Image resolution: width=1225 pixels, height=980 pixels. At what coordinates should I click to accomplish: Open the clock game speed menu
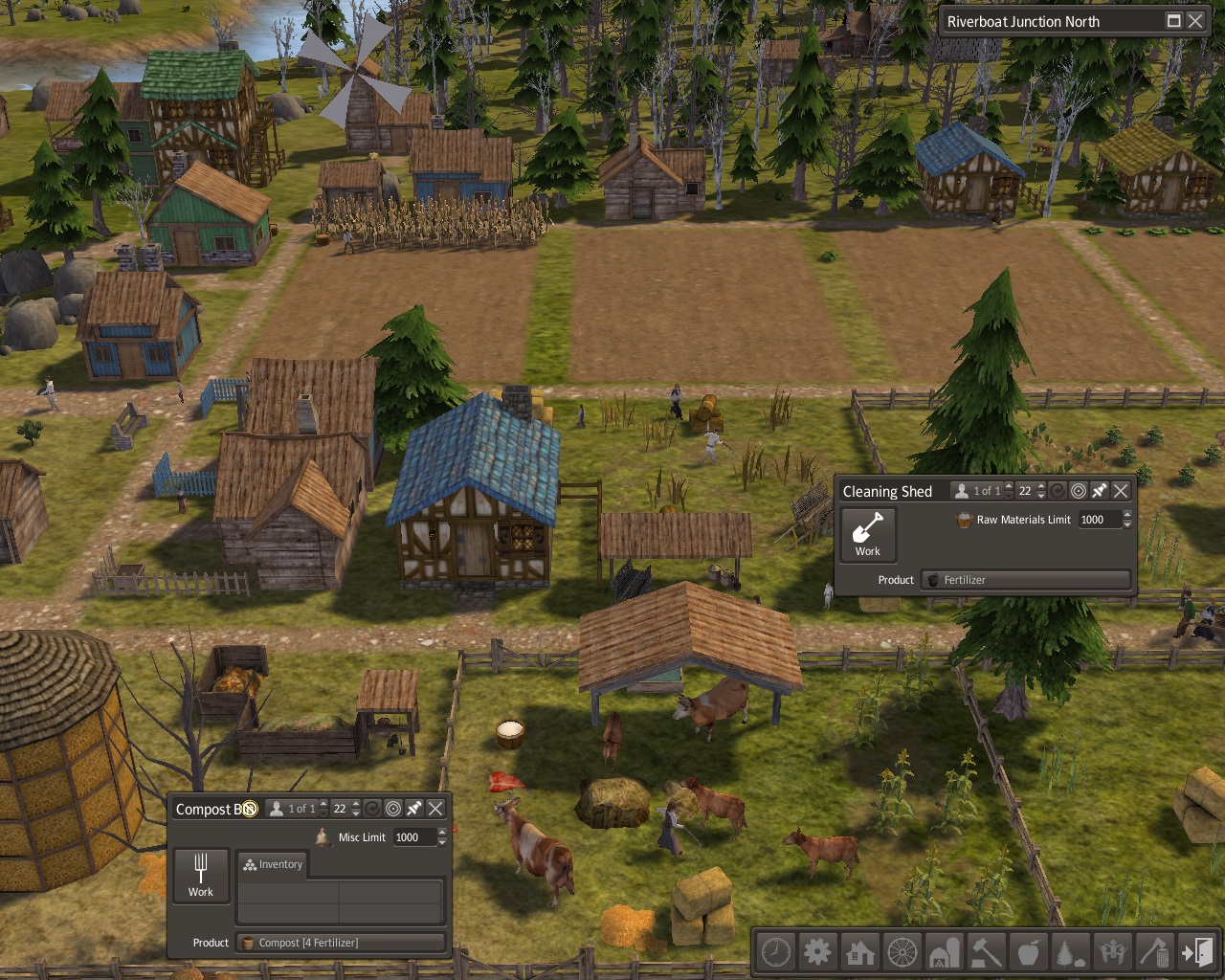[x=775, y=952]
